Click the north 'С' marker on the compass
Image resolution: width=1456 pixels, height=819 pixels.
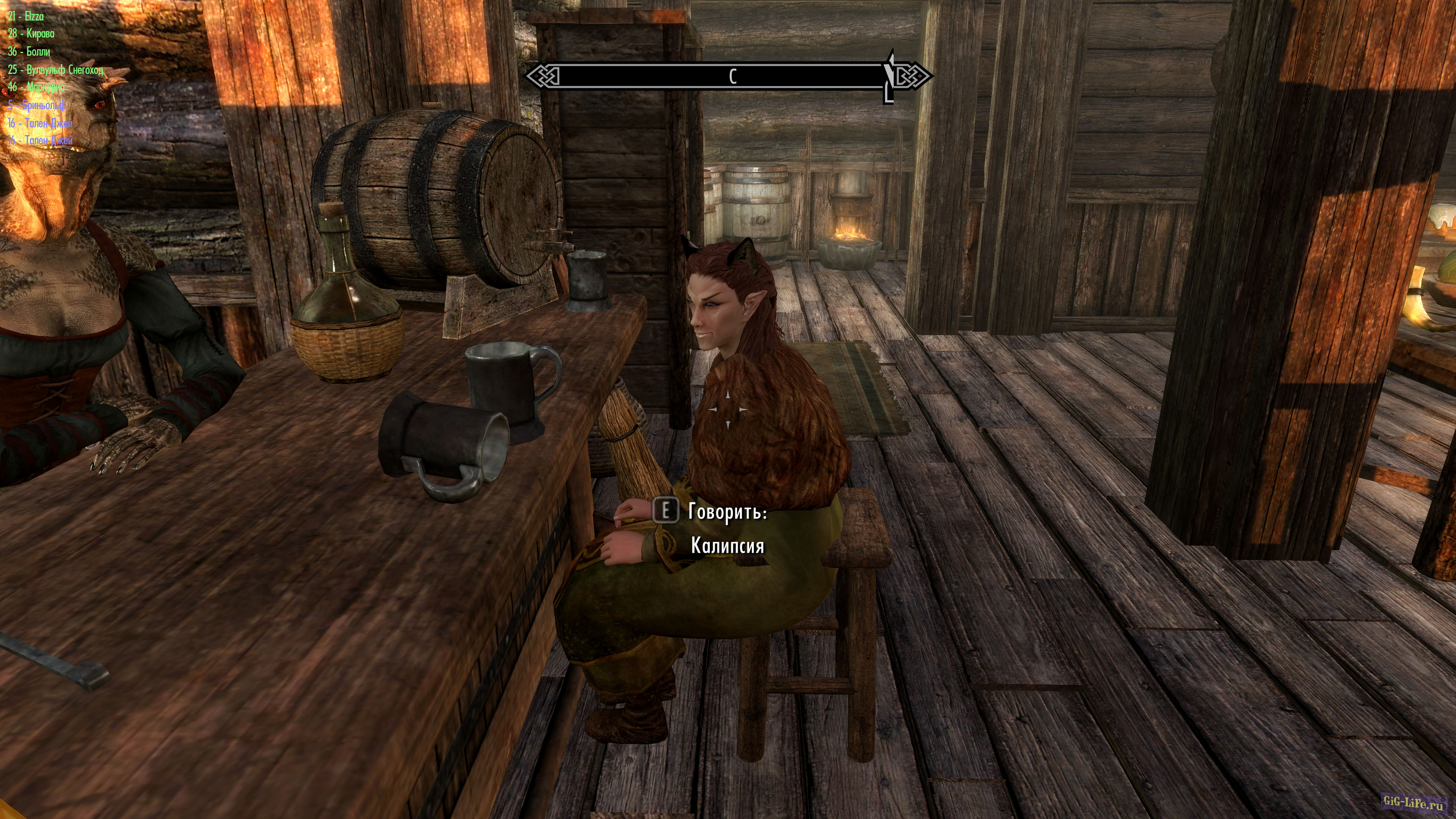[x=734, y=75]
